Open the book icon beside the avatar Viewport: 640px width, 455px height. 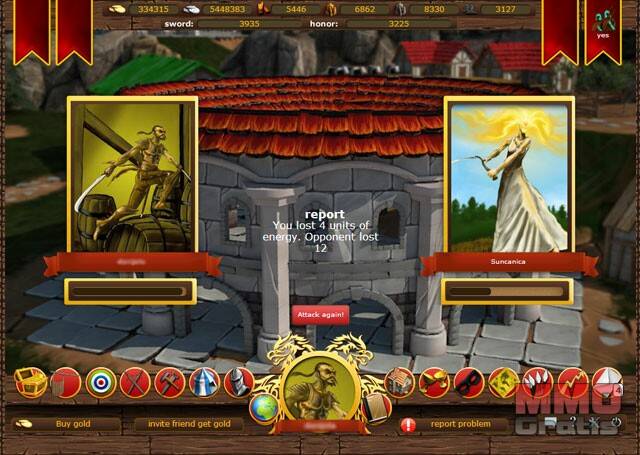(376, 406)
